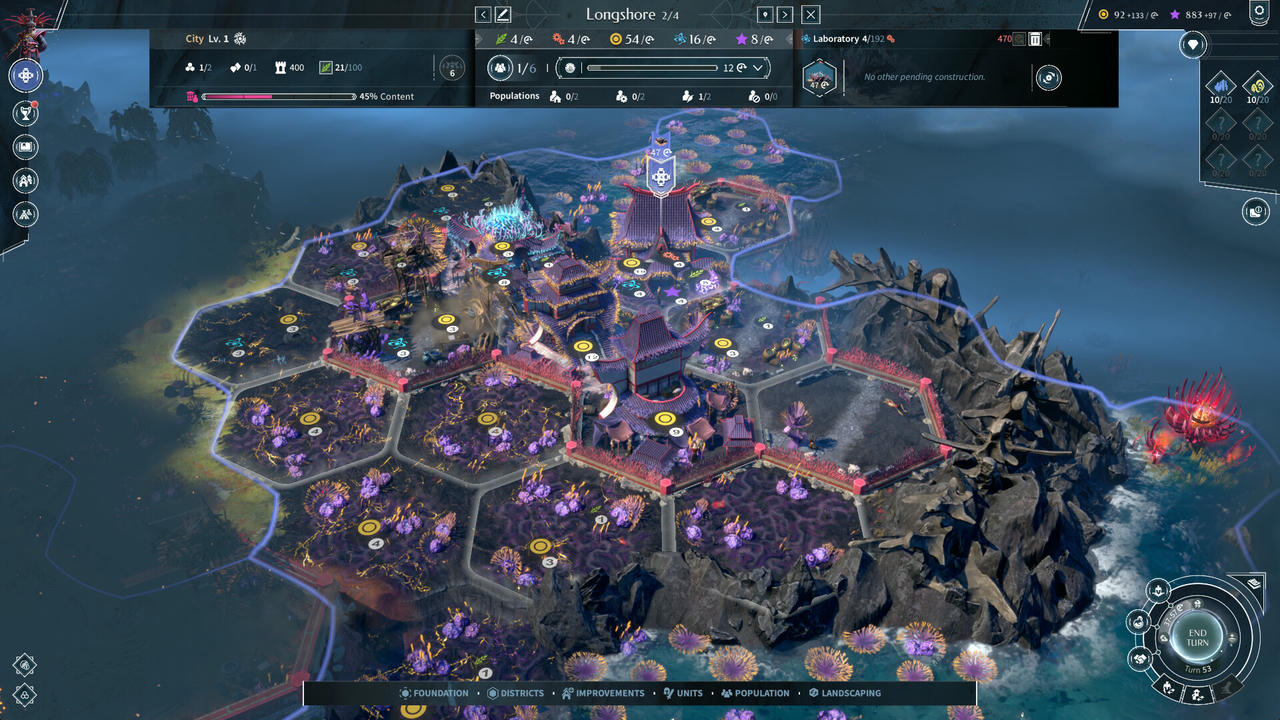Open the trophy panel with red notification dot
Viewport: 1280px width, 720px height.
click(x=25, y=112)
